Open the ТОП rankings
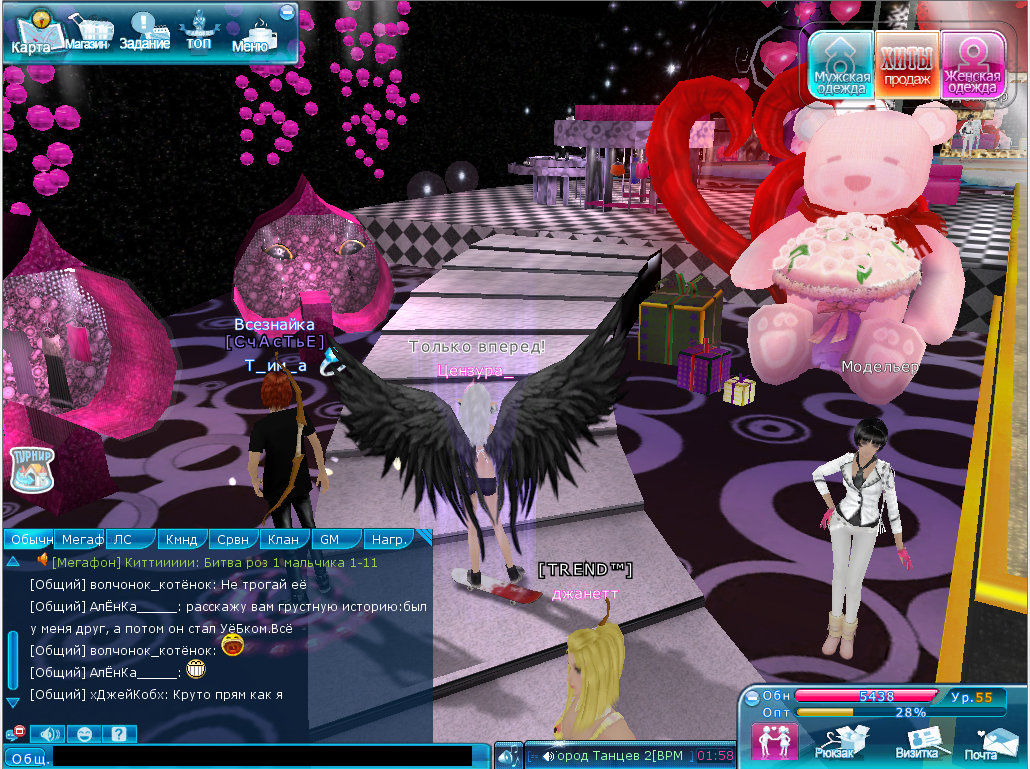 point(198,32)
